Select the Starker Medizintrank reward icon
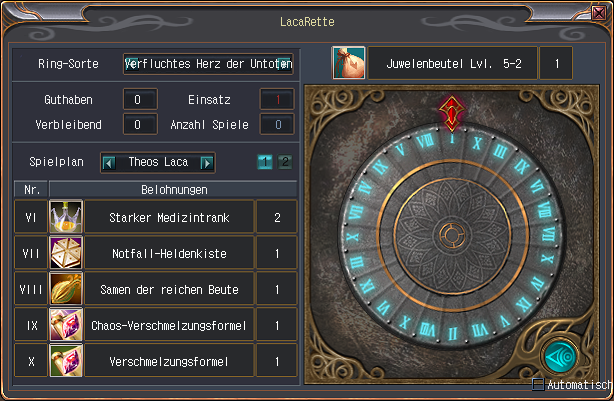Screen dimensions: 614x401 click(65, 216)
